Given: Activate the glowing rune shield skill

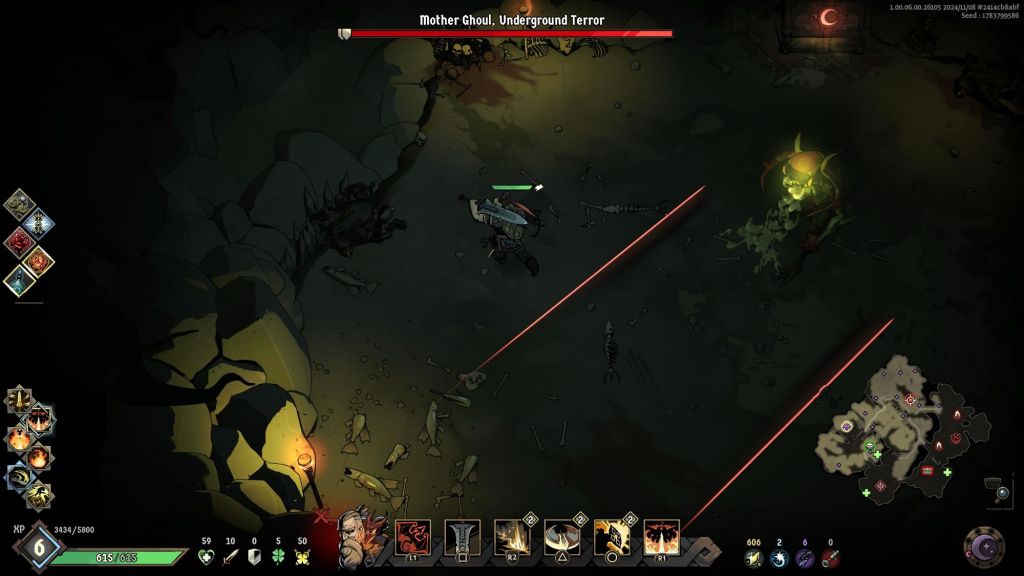Looking at the screenshot, I should (x=611, y=537).
